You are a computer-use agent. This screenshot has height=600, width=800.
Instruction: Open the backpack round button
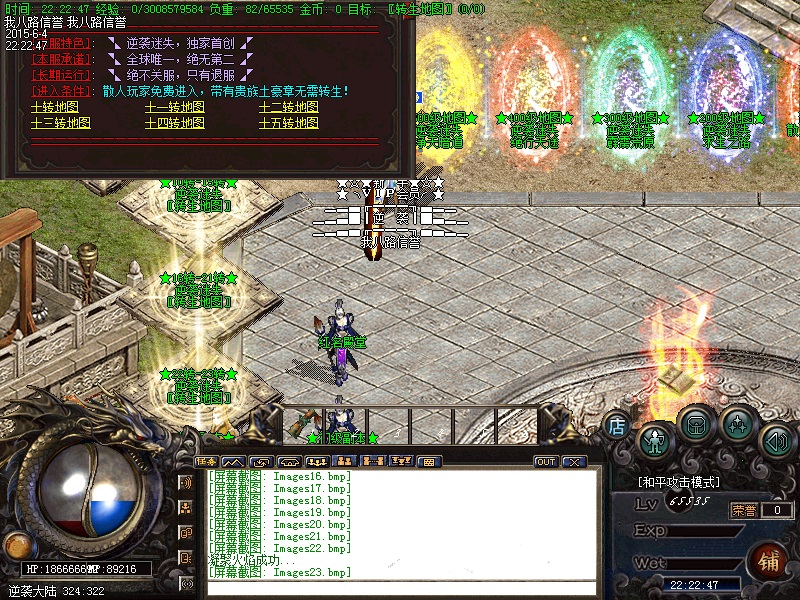coord(696,424)
